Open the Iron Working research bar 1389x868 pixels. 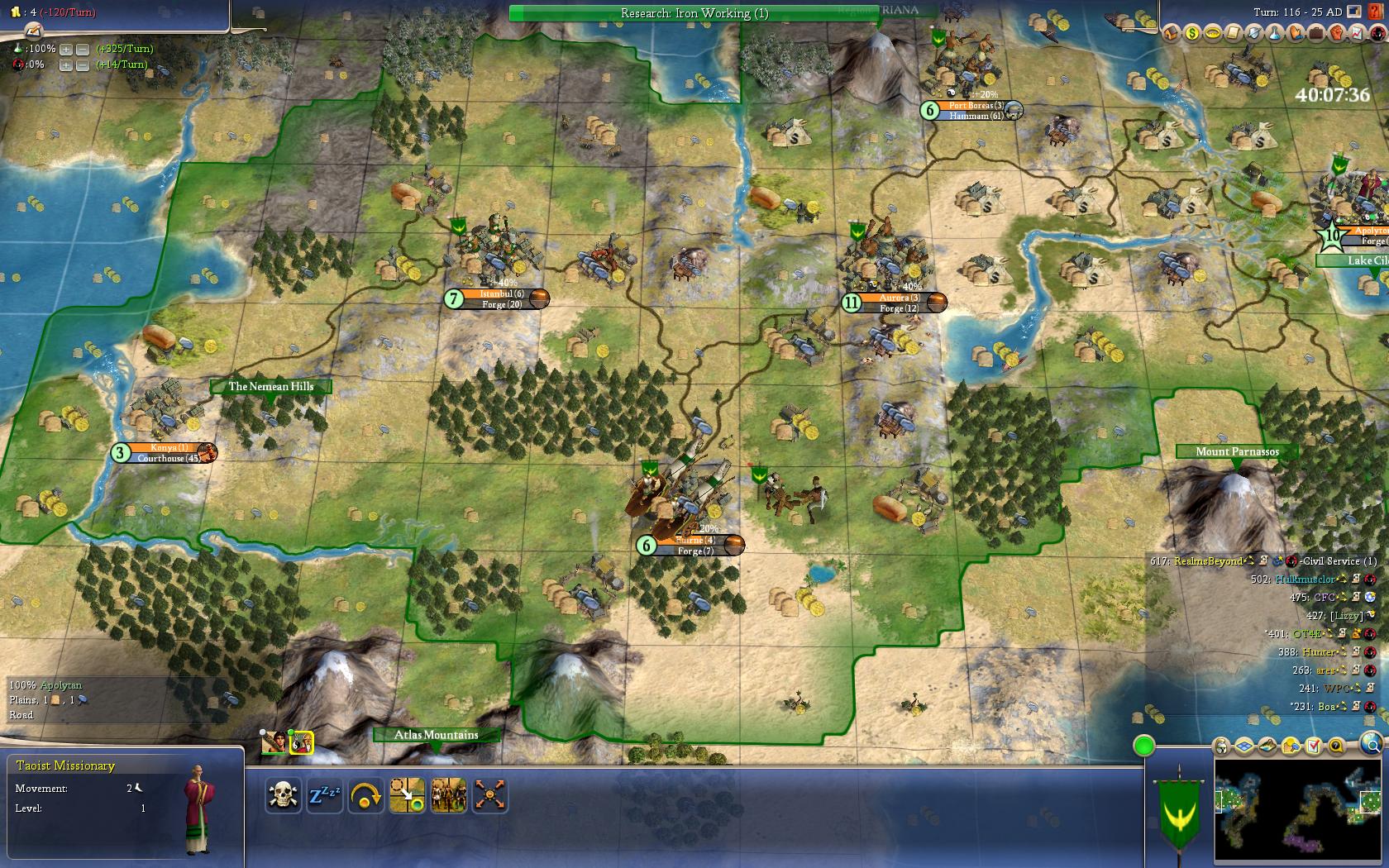[x=694, y=13]
